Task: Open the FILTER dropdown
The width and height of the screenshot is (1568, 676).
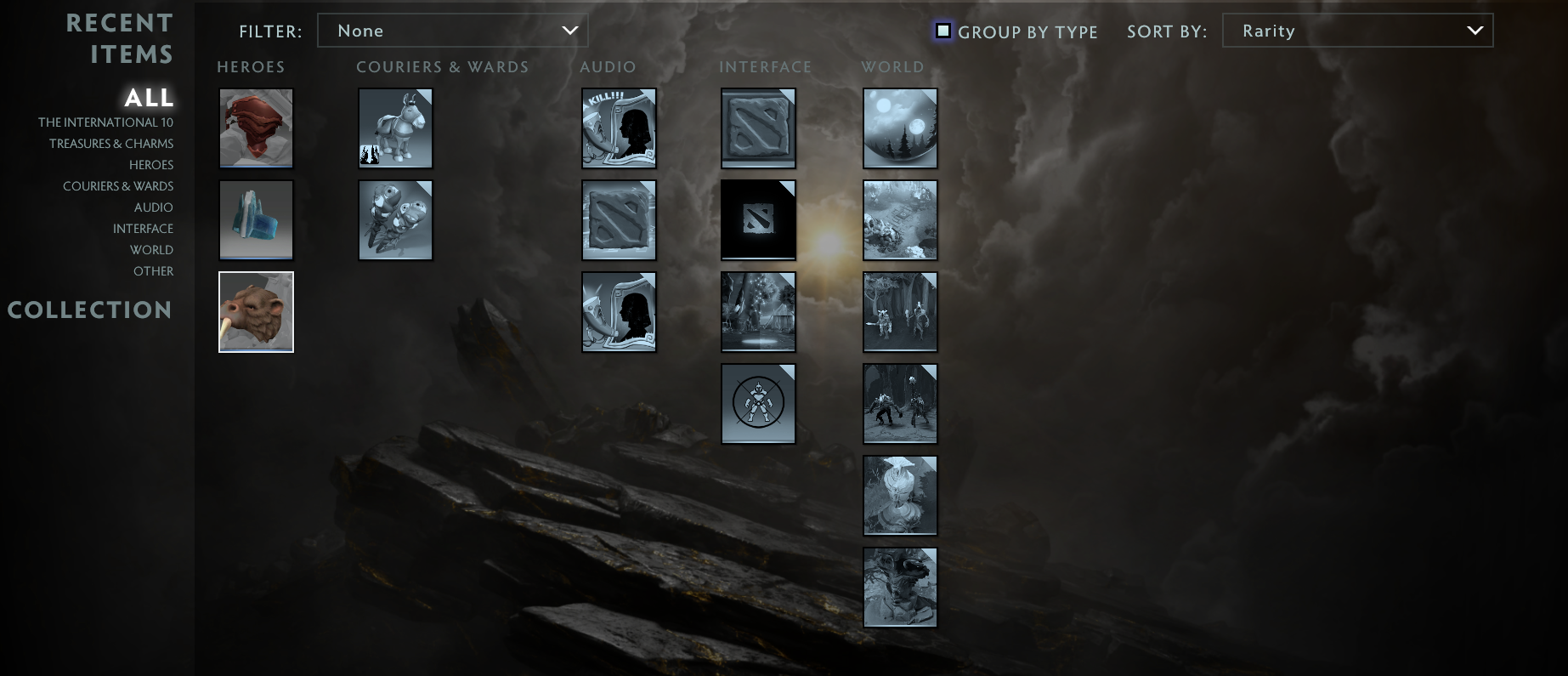Action: (x=452, y=31)
